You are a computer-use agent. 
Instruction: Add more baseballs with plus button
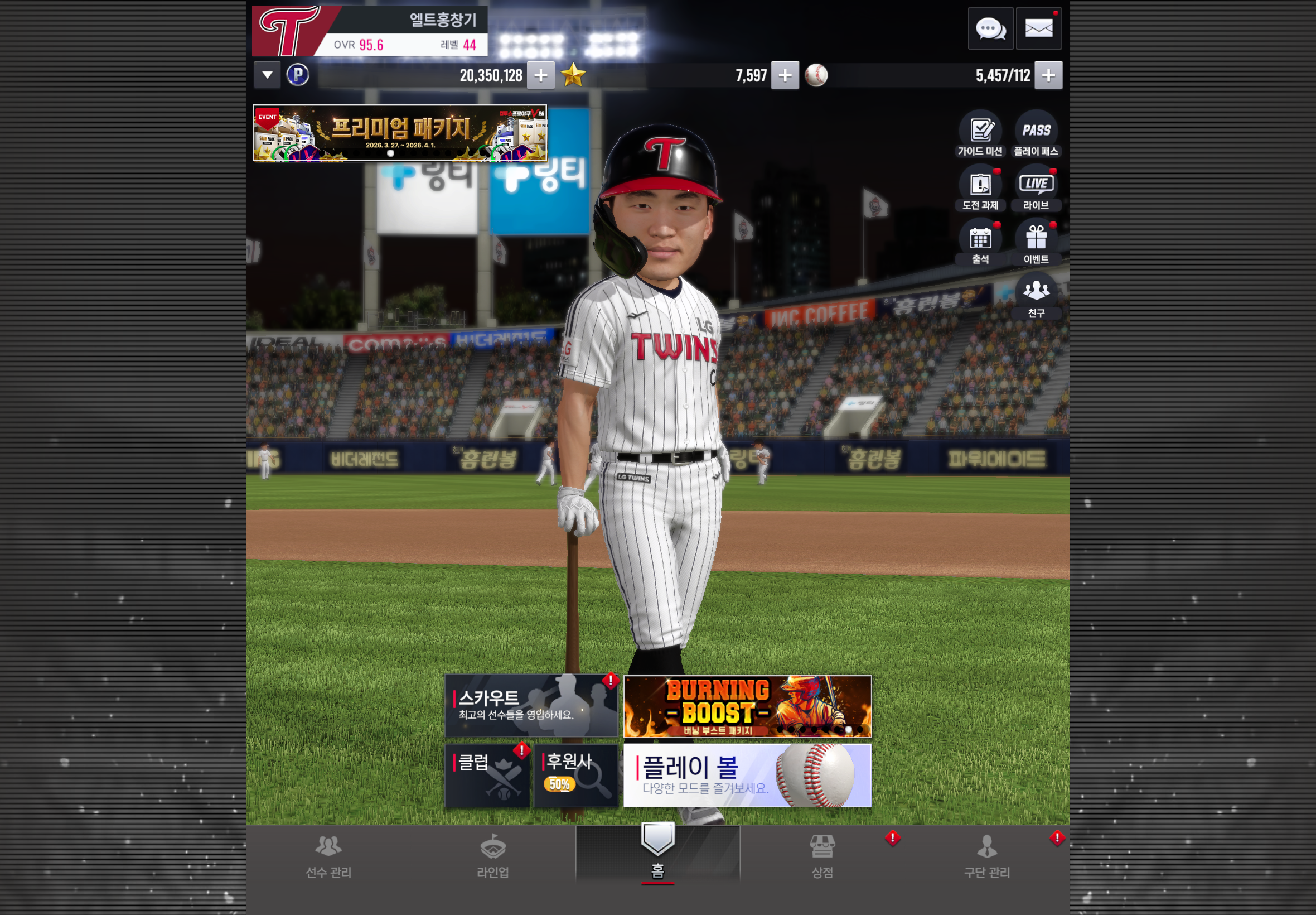pos(1048,75)
